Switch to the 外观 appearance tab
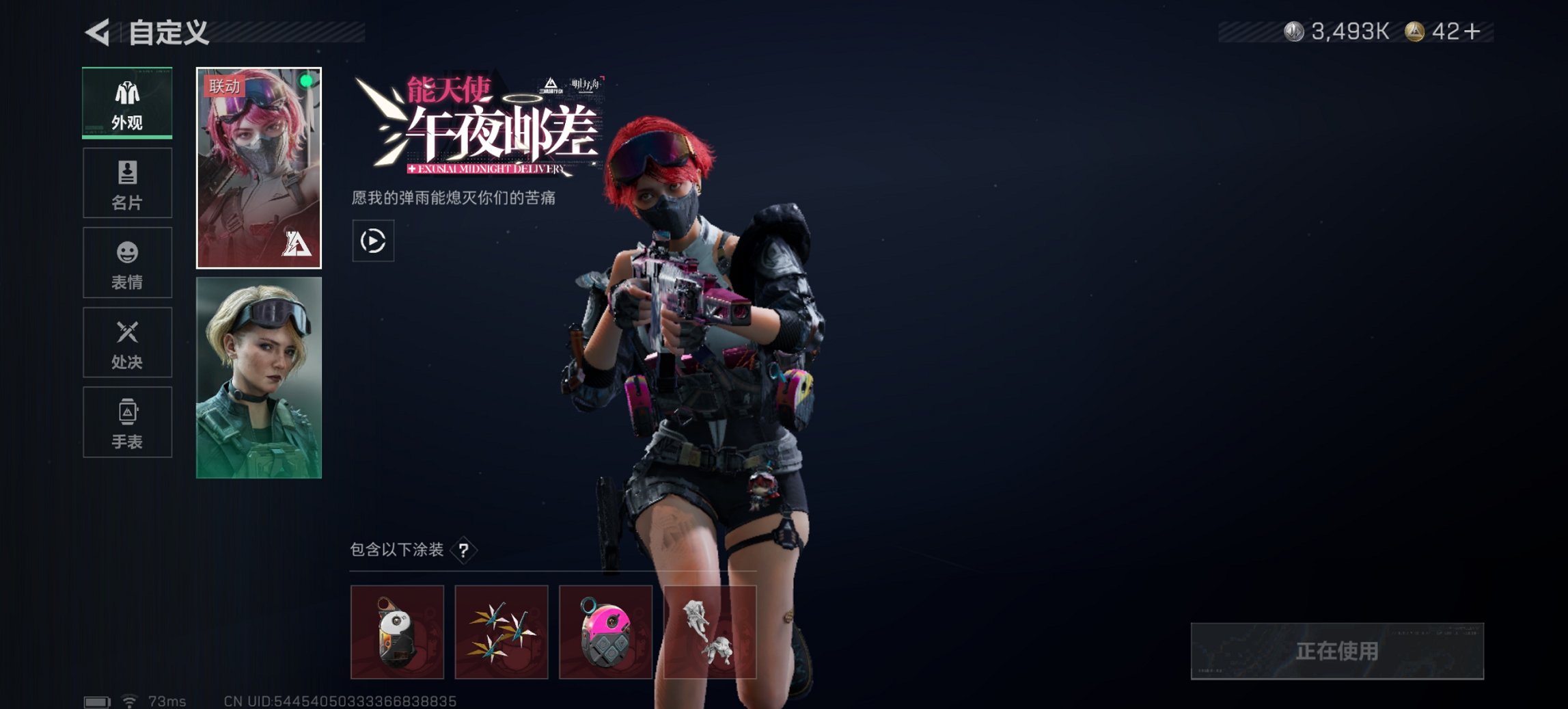1568x709 pixels. click(x=127, y=103)
